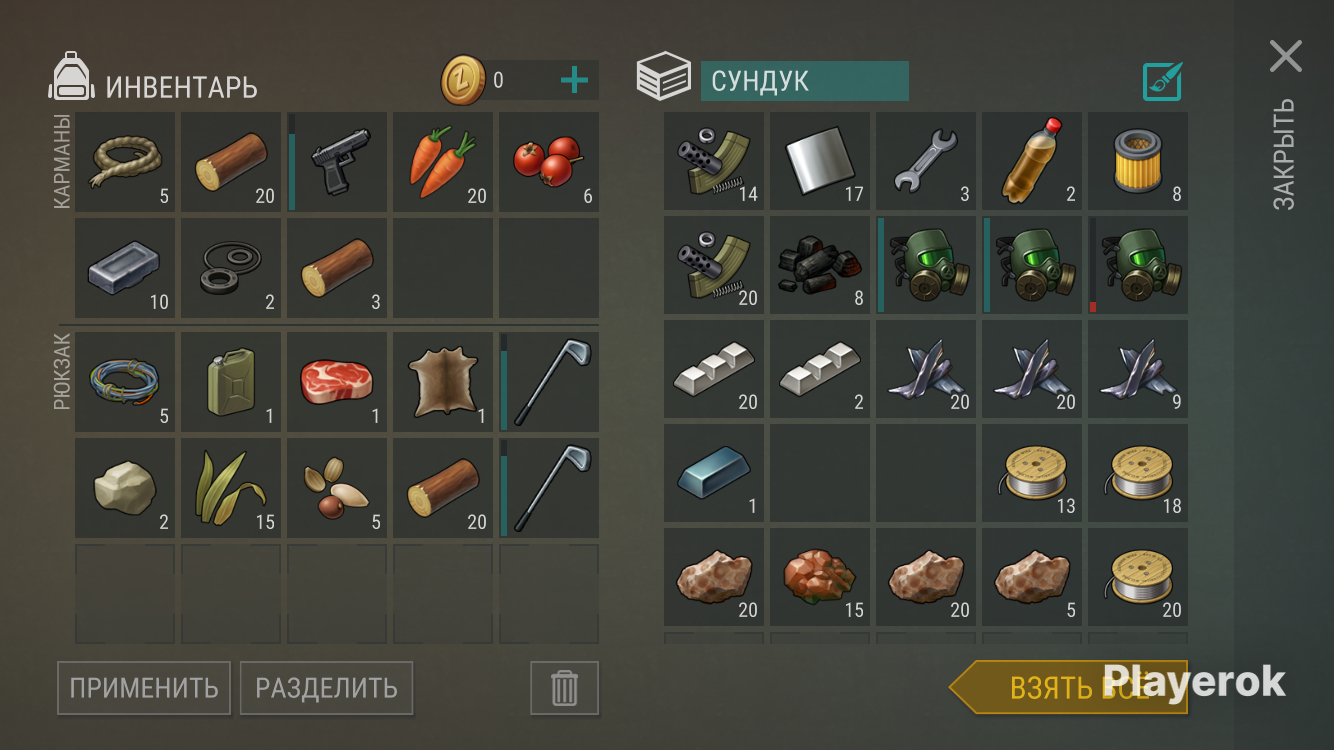Select the weapon magazine mod with 14 units
1334x750 pixels.
pos(713,162)
